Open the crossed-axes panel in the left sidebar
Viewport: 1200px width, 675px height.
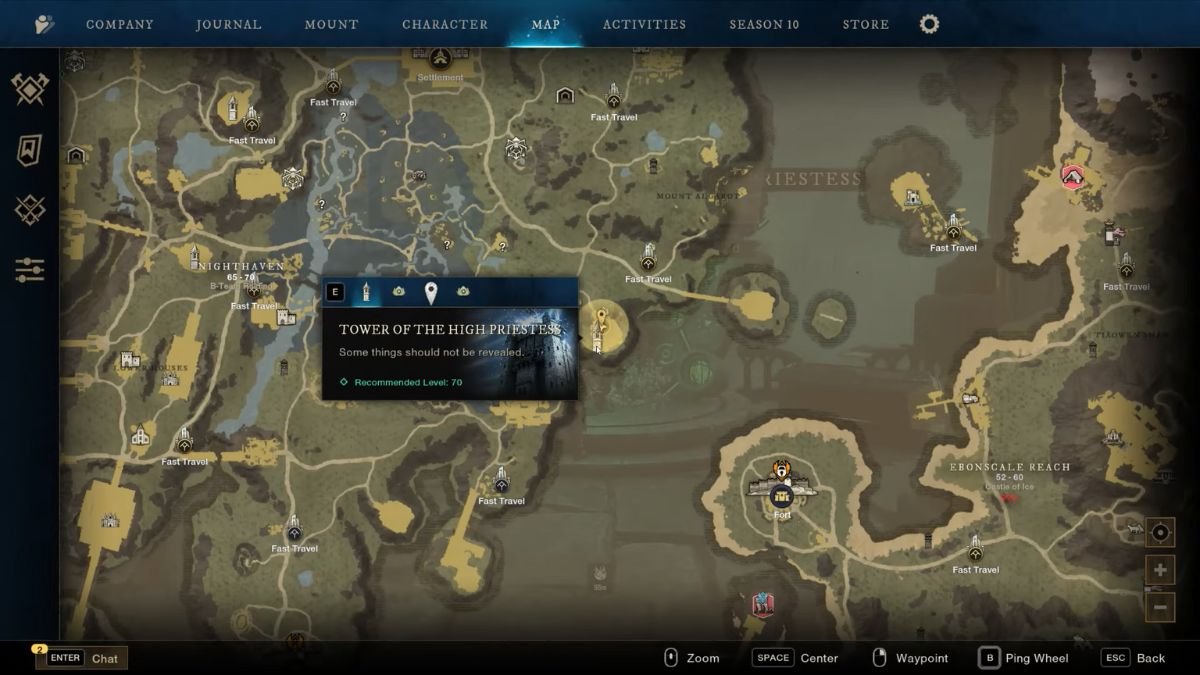(x=30, y=90)
